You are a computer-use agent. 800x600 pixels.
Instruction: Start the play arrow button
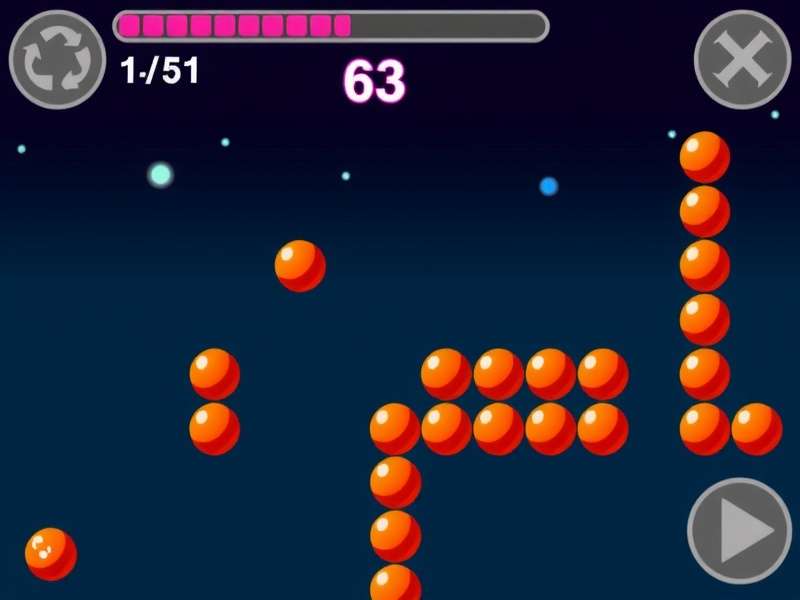pos(740,531)
